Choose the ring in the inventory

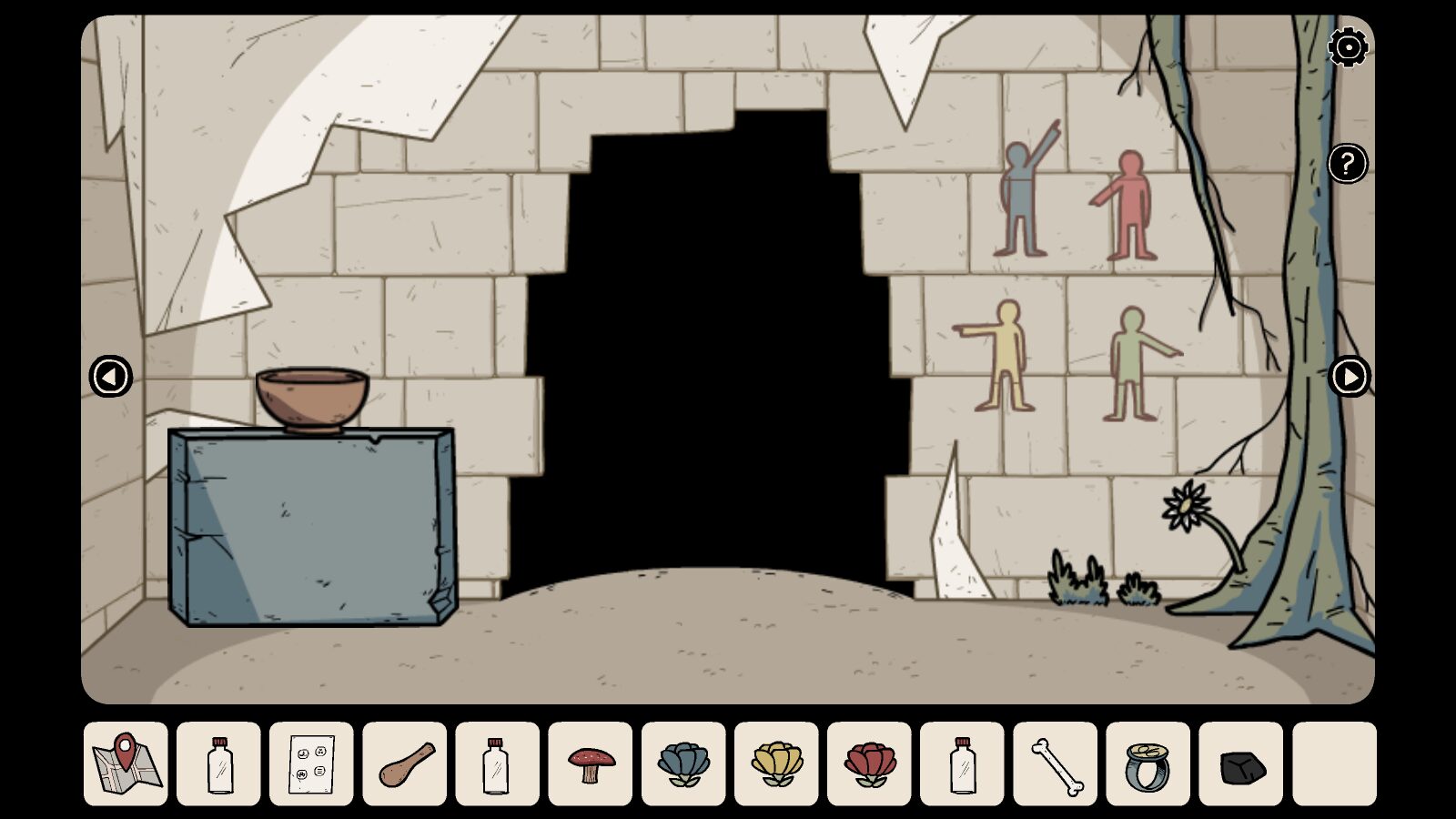pyautogui.click(x=1148, y=763)
